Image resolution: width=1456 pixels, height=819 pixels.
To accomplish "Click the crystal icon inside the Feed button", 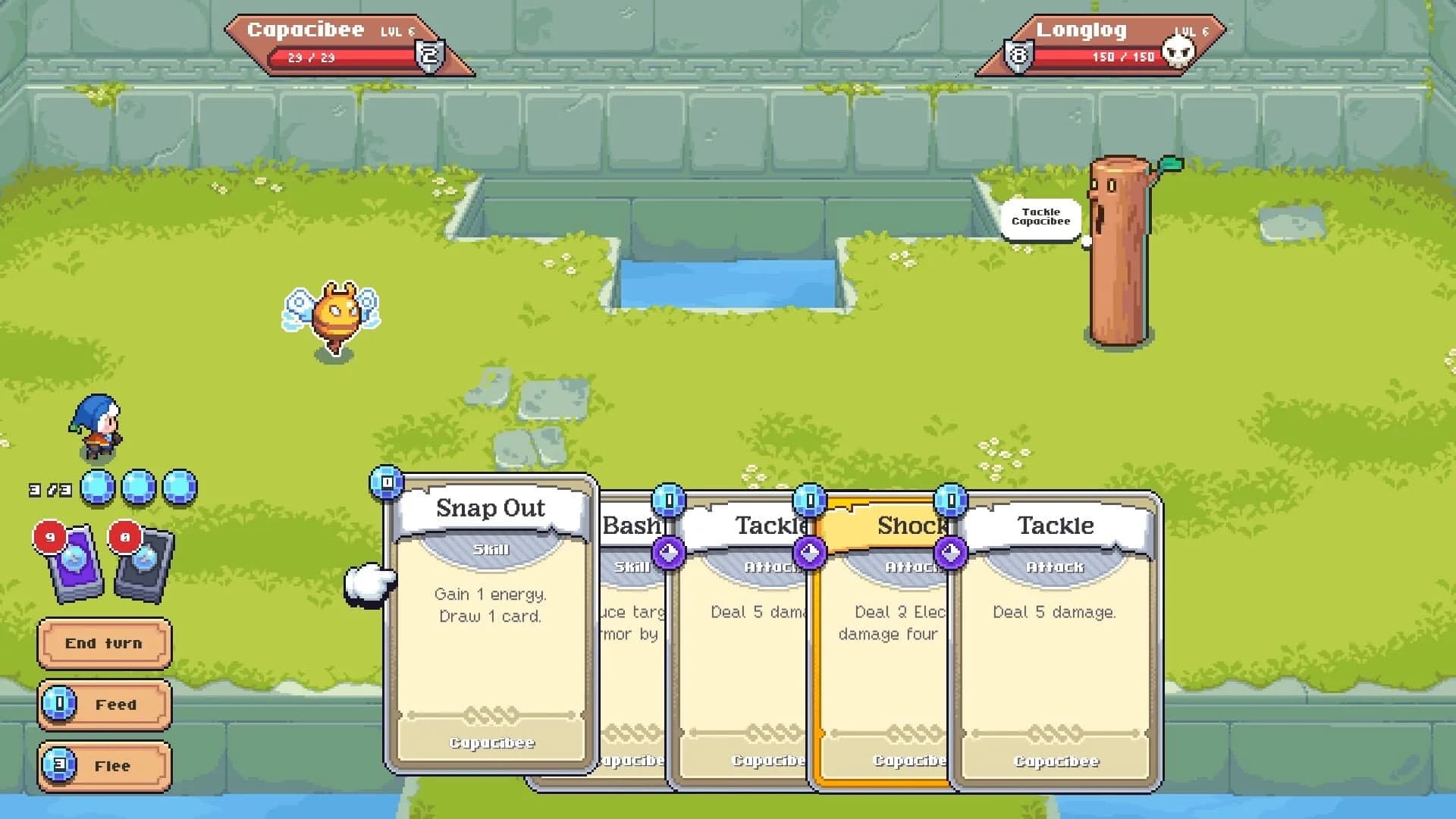I will coord(58,704).
